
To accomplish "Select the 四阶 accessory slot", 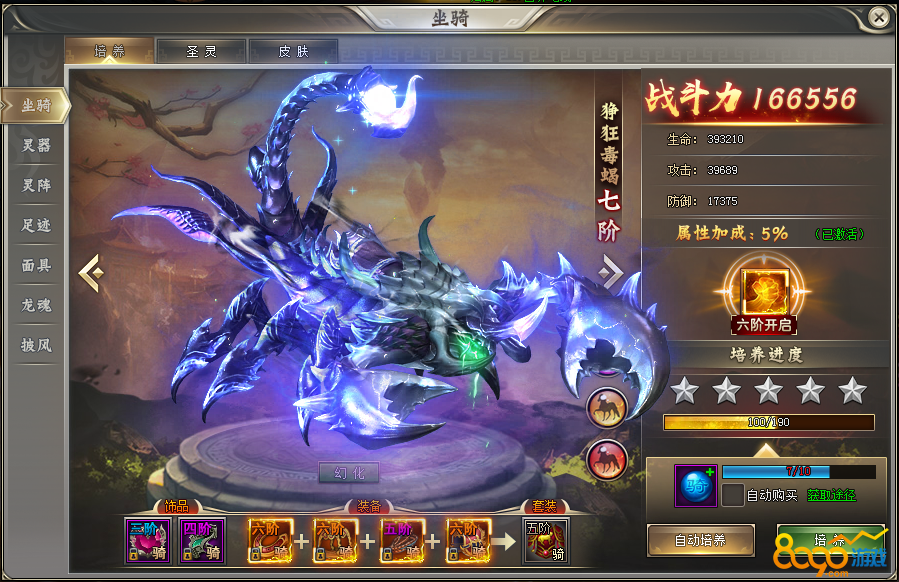I will (202, 541).
